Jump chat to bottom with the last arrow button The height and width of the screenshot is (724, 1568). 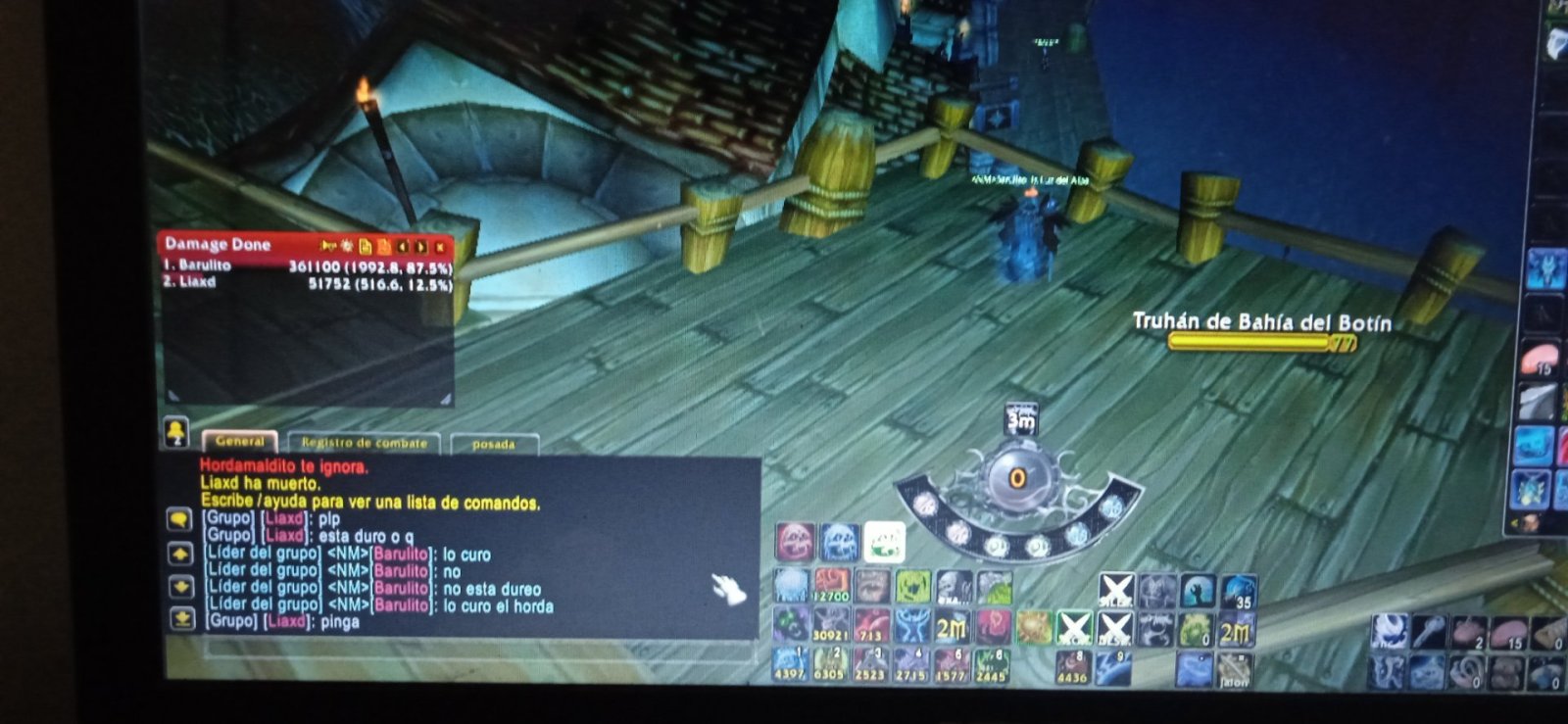(x=182, y=619)
